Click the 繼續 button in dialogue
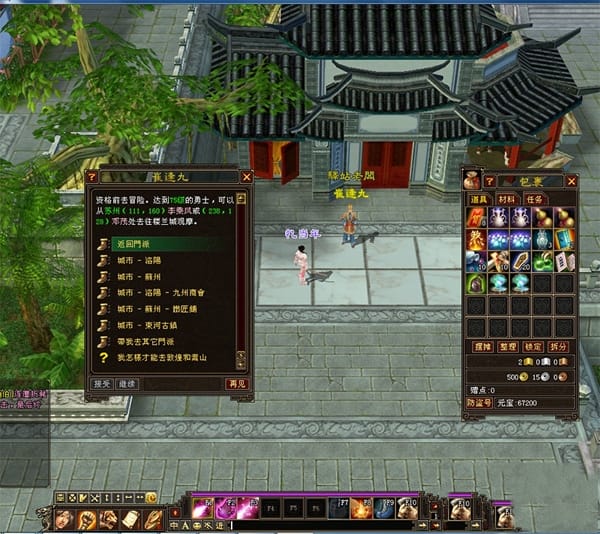Image resolution: width=600 pixels, height=534 pixels. [127, 383]
